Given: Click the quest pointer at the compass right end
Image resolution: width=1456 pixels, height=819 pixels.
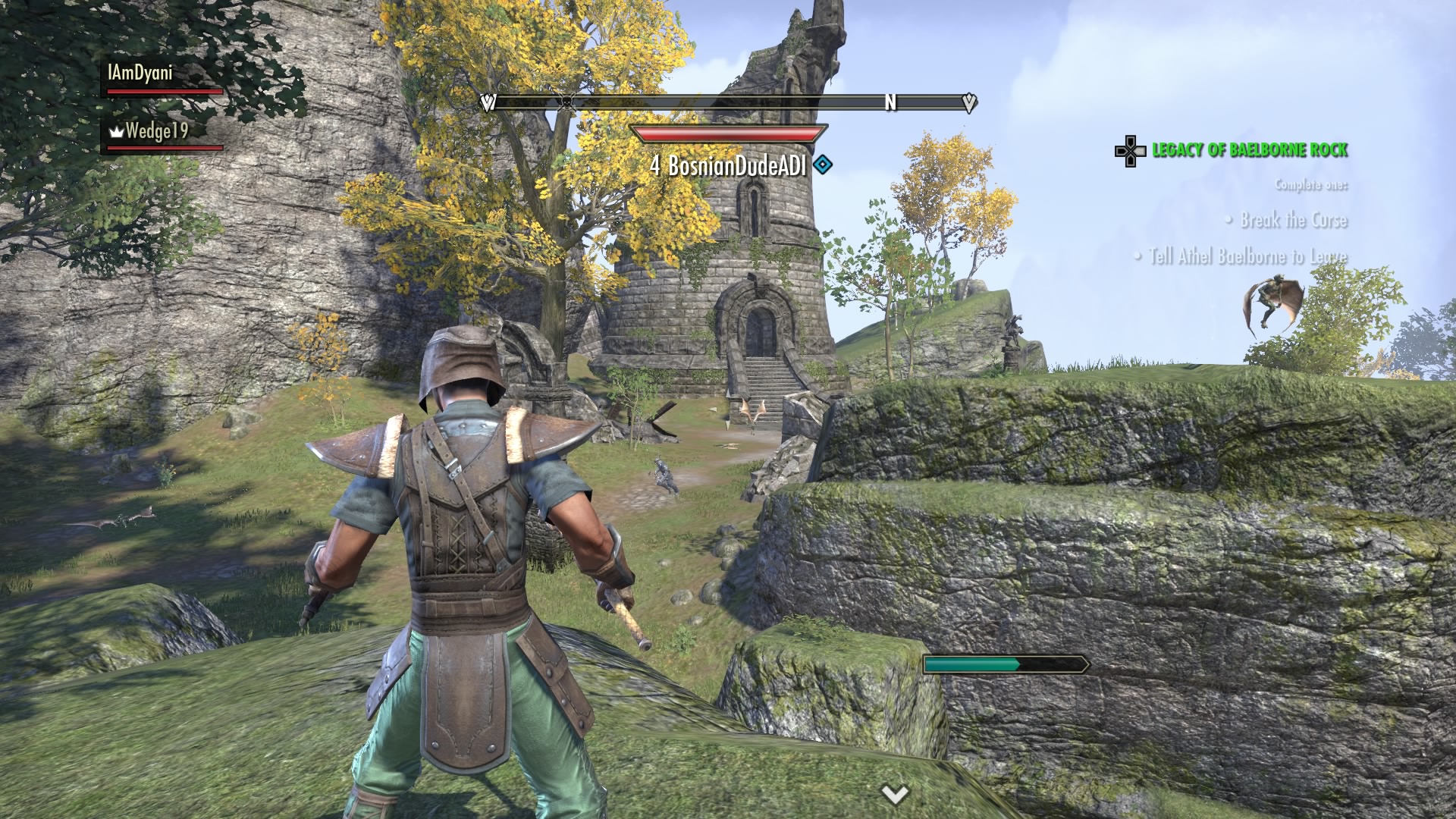Looking at the screenshot, I should click(x=968, y=103).
